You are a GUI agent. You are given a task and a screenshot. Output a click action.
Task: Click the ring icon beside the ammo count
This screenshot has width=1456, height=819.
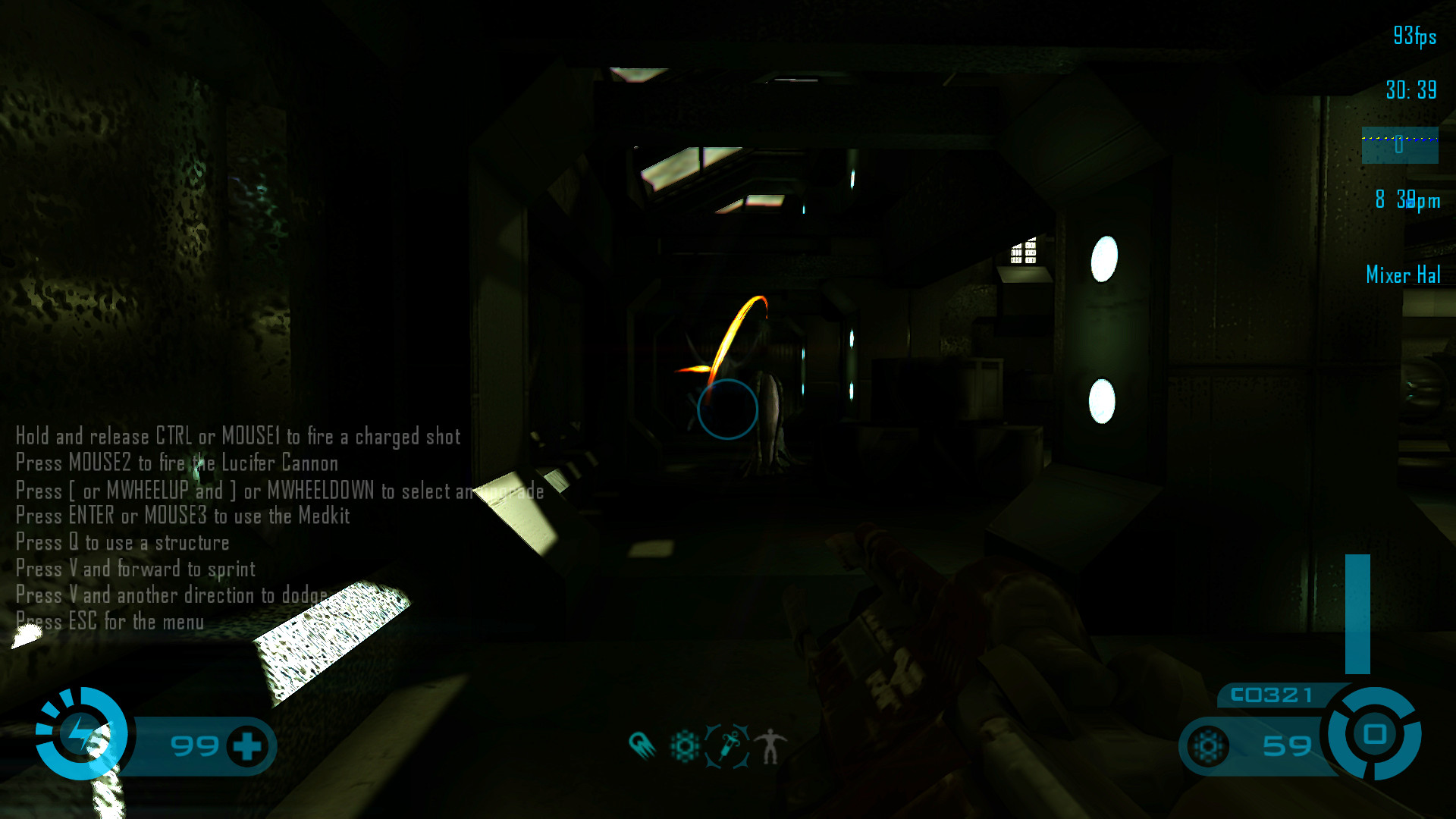pyautogui.click(x=1208, y=746)
